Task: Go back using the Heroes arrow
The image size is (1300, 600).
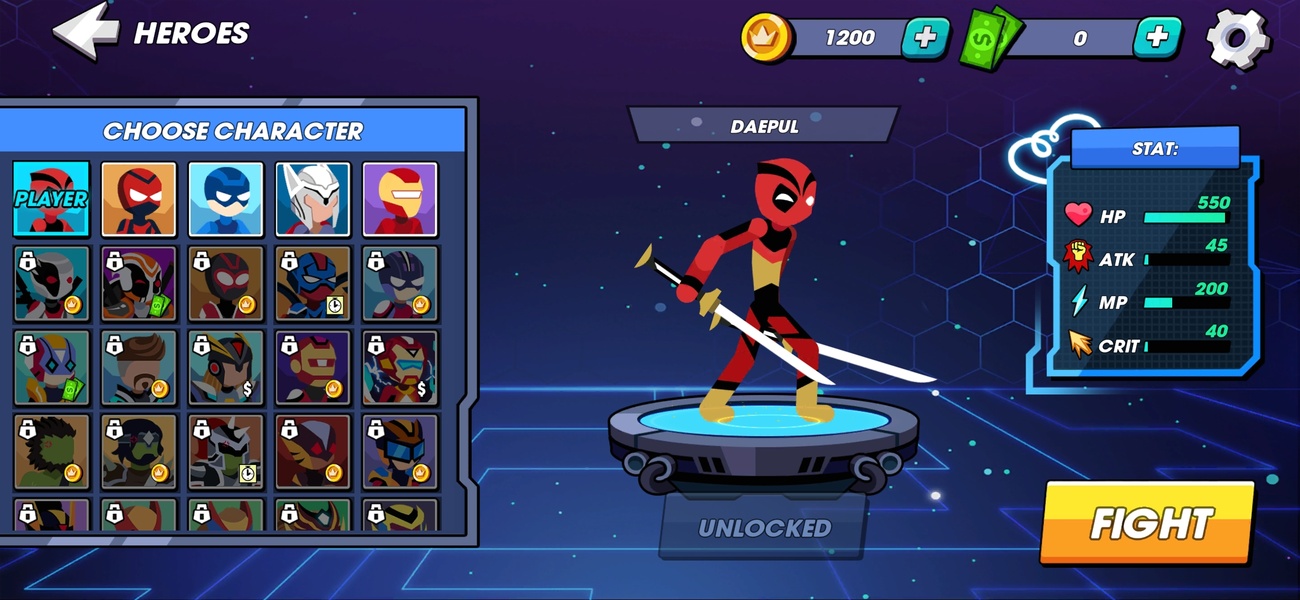Action: click(x=87, y=33)
